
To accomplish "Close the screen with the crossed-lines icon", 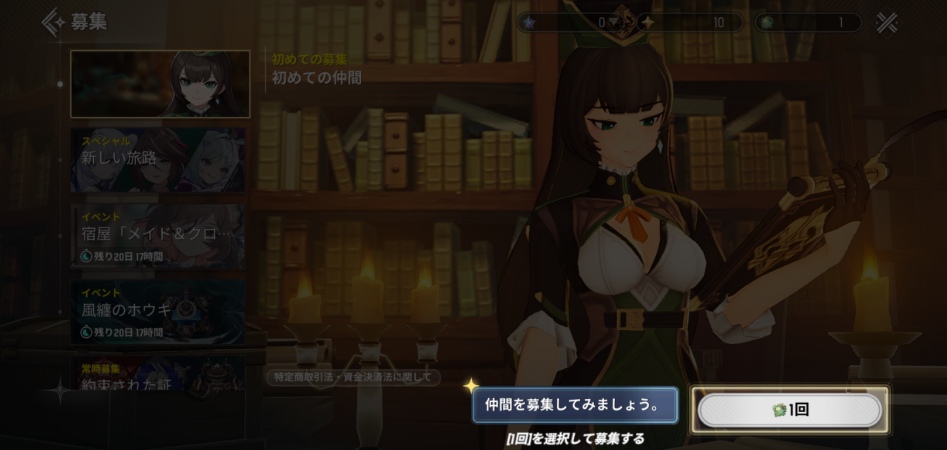I will click(x=886, y=22).
